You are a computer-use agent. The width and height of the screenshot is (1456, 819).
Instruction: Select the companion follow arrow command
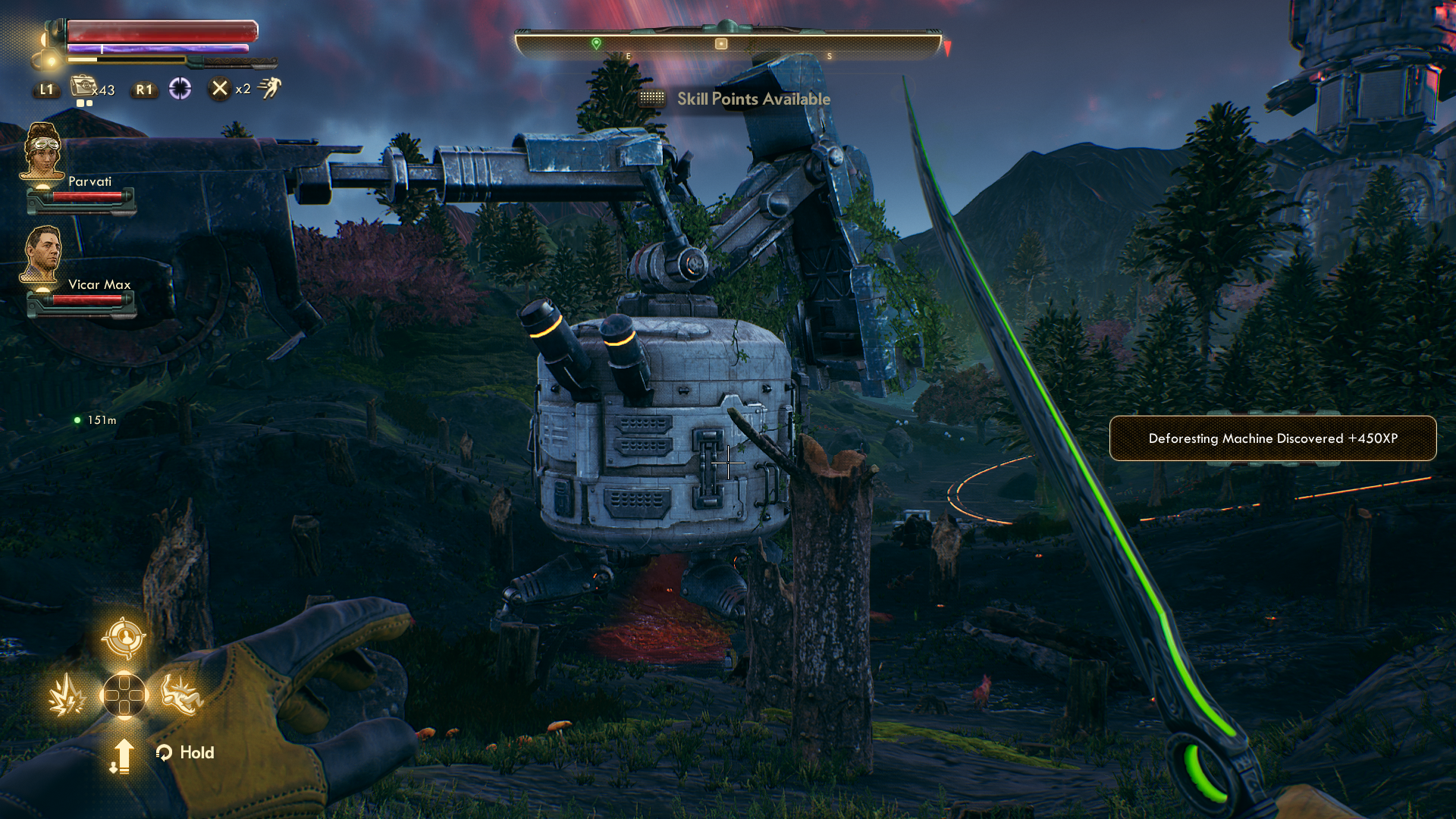pos(122,755)
